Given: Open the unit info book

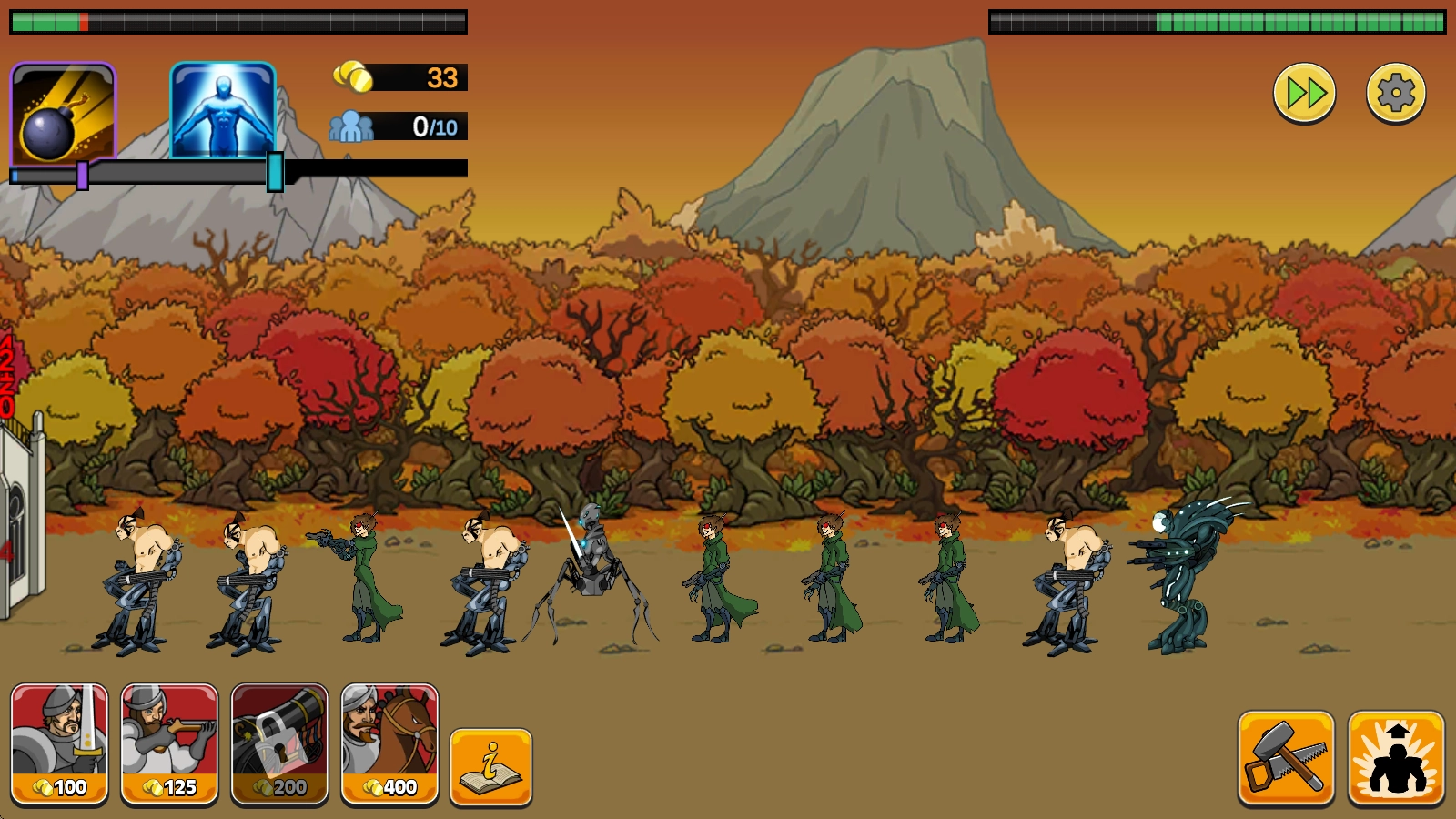Looking at the screenshot, I should point(490,766).
